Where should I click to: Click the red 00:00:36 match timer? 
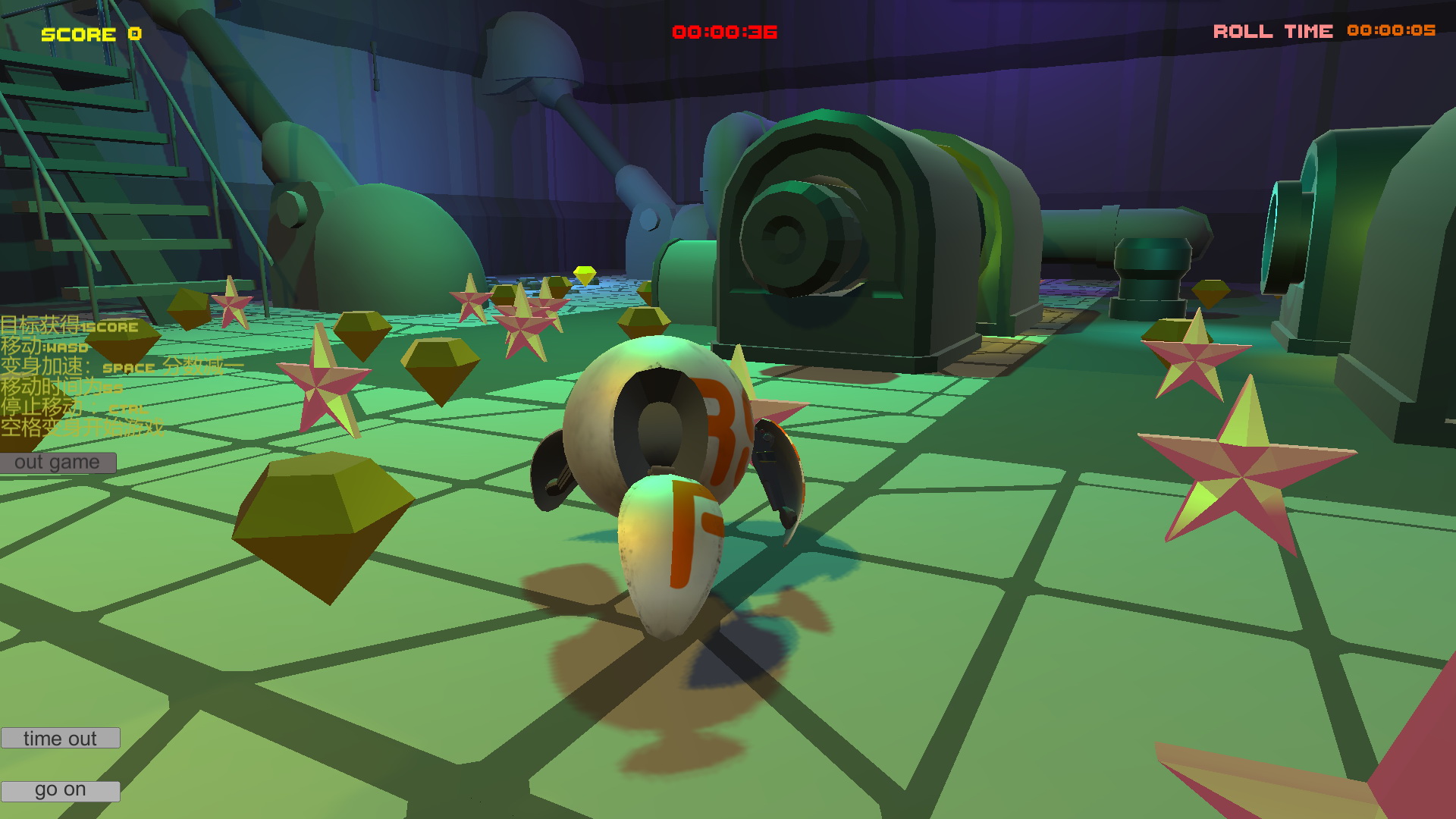point(724,32)
